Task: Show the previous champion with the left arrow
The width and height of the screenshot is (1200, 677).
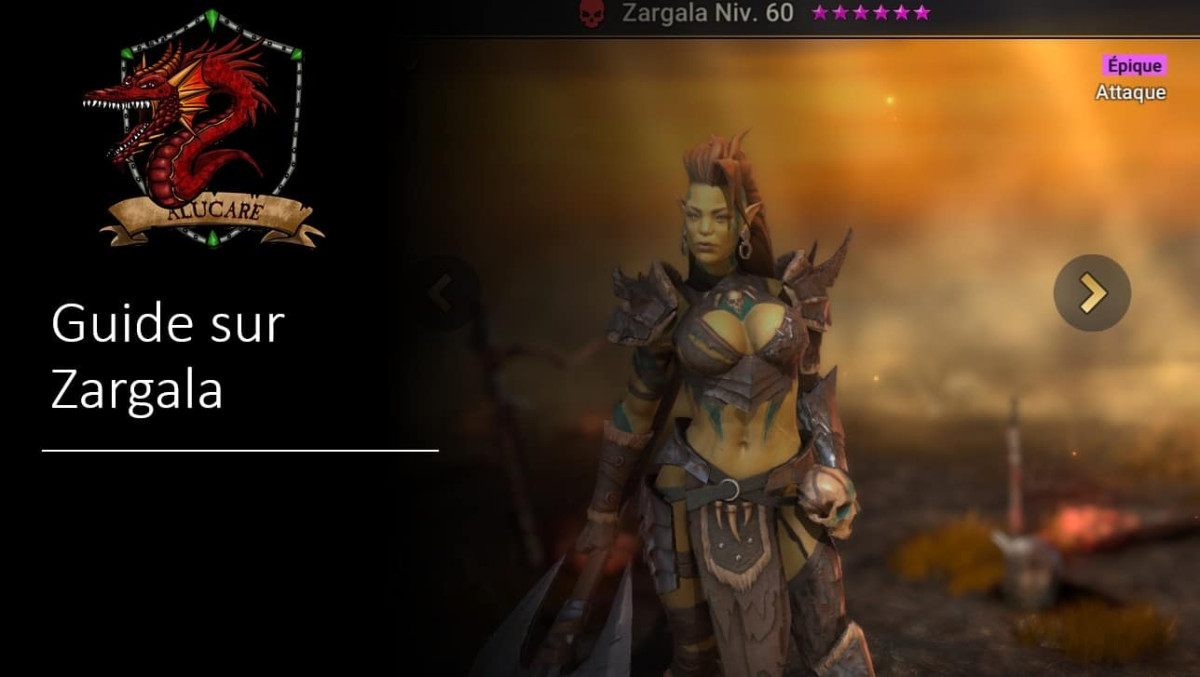Action: point(442,293)
